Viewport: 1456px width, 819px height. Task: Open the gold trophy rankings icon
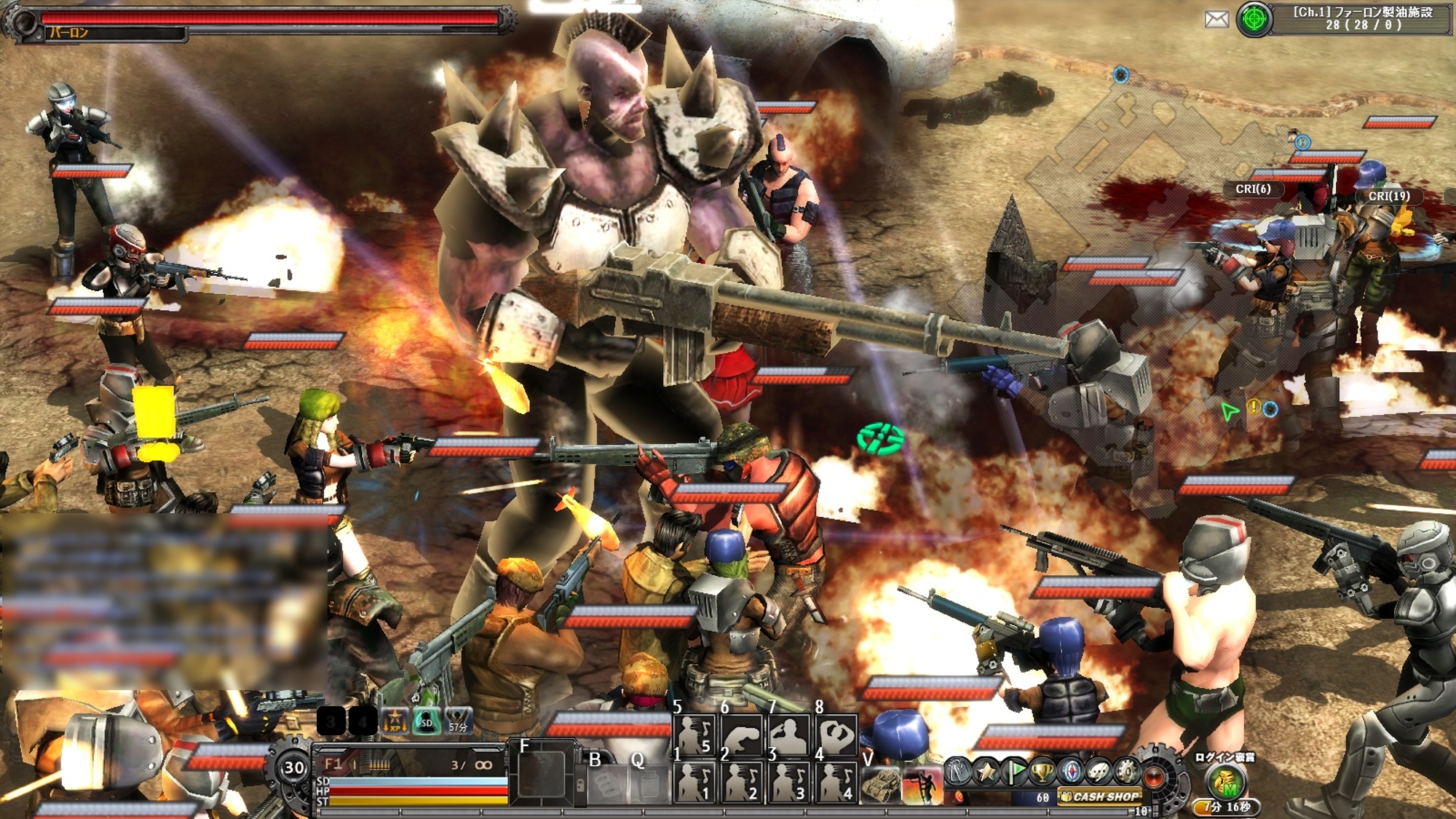coord(1042,771)
